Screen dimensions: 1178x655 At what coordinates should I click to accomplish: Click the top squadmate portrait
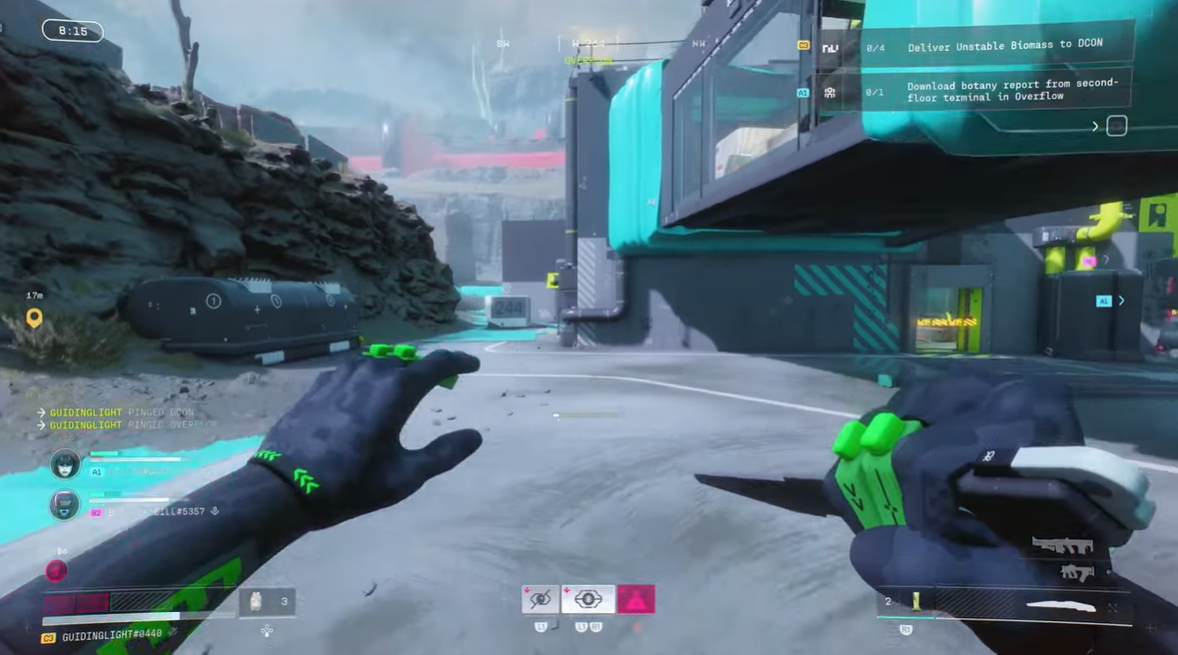(x=65, y=464)
